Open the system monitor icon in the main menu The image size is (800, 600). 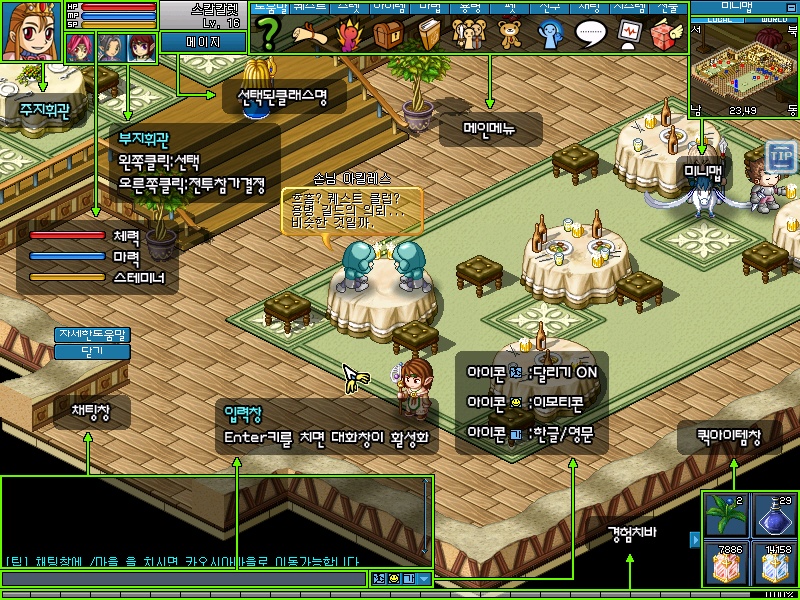[x=629, y=35]
